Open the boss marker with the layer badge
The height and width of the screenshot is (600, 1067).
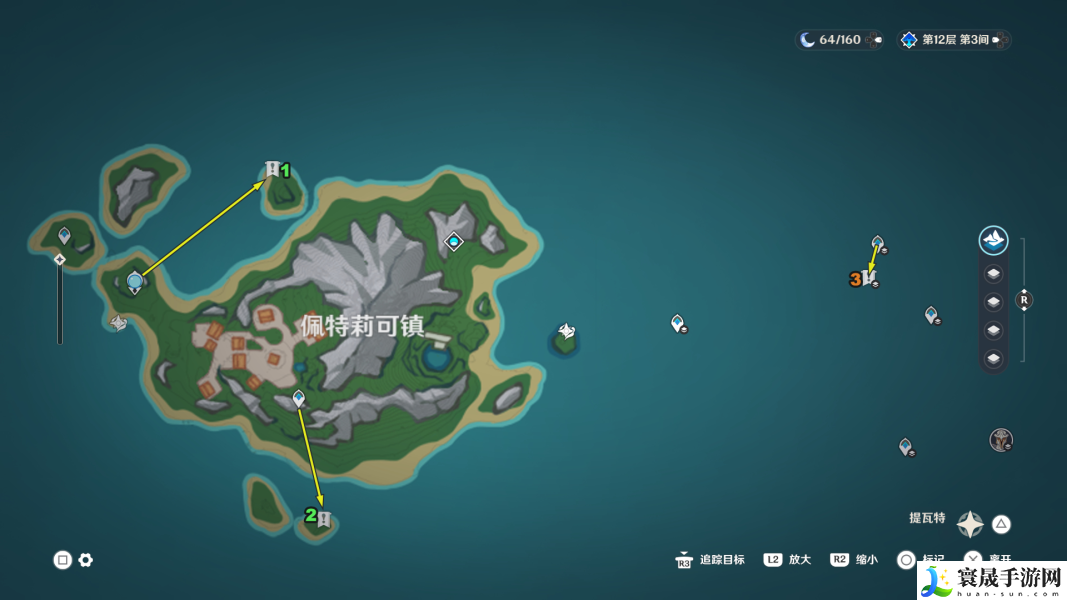[x=1001, y=440]
